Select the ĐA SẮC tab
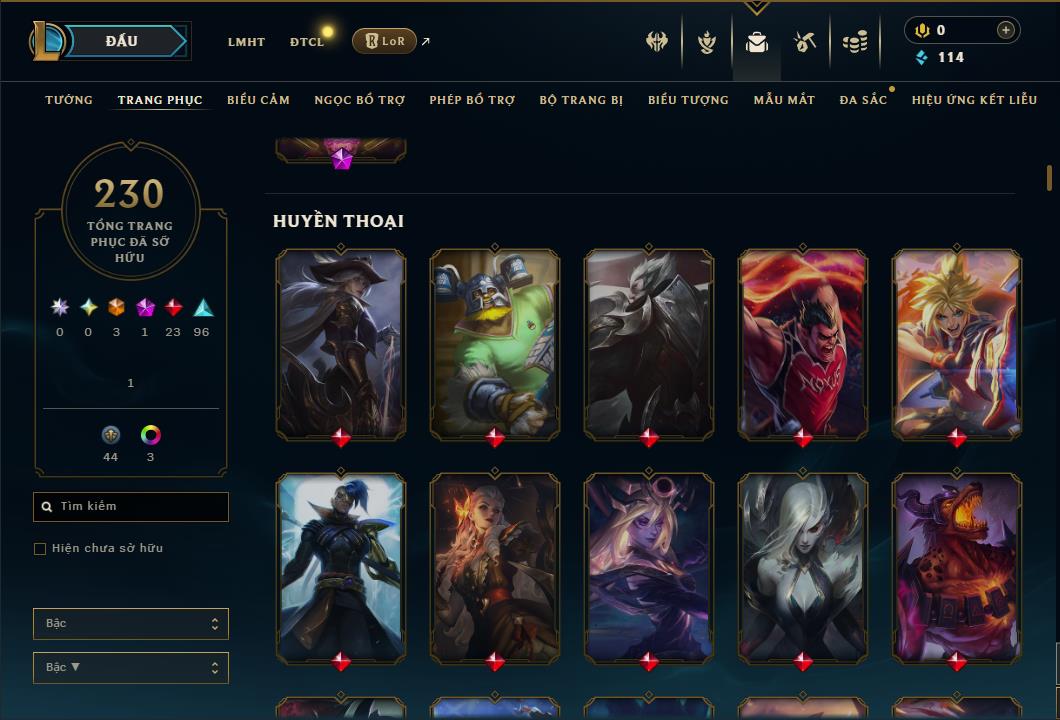 pyautogui.click(x=863, y=100)
